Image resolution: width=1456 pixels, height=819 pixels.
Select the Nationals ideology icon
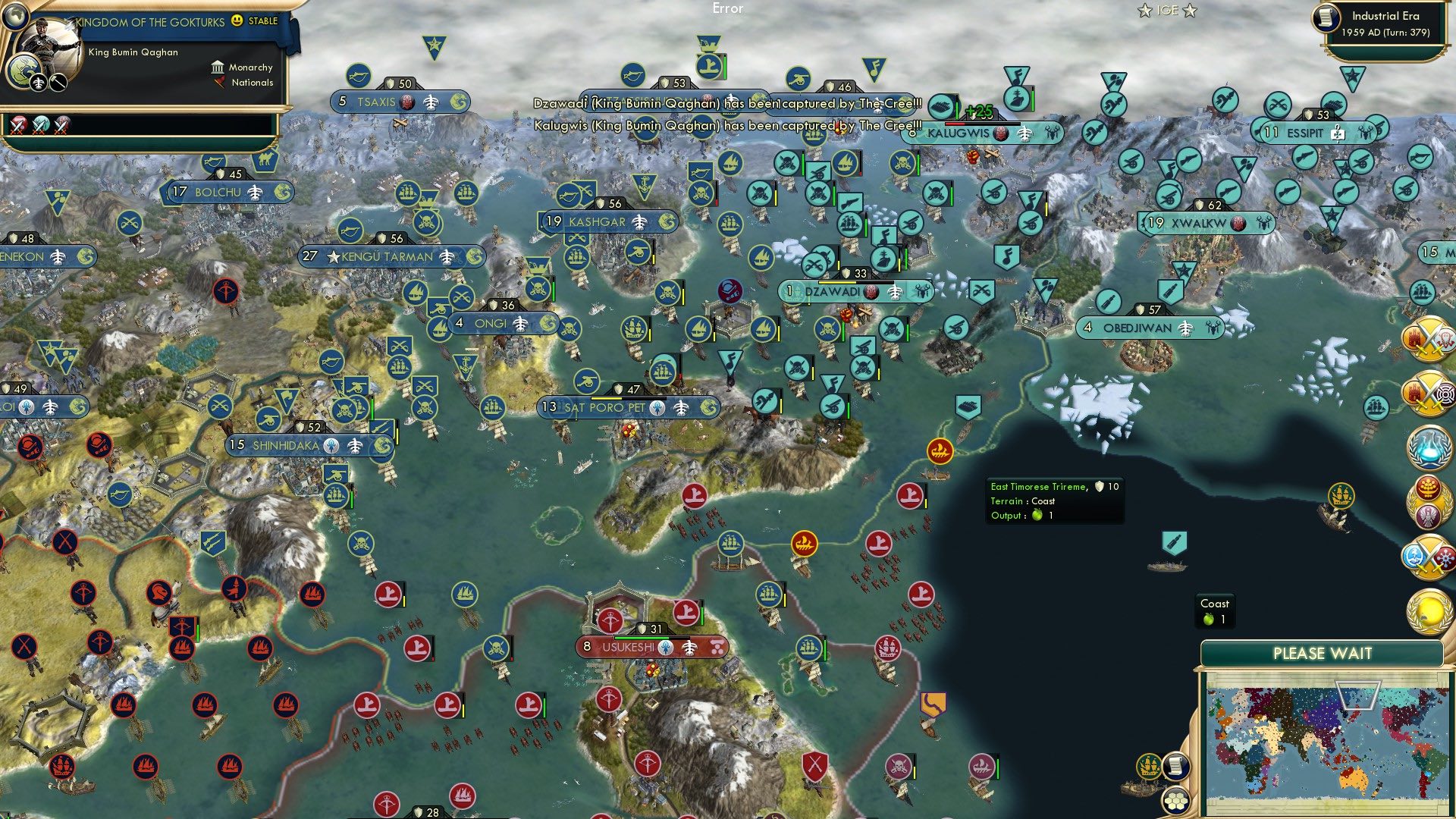pos(219,82)
